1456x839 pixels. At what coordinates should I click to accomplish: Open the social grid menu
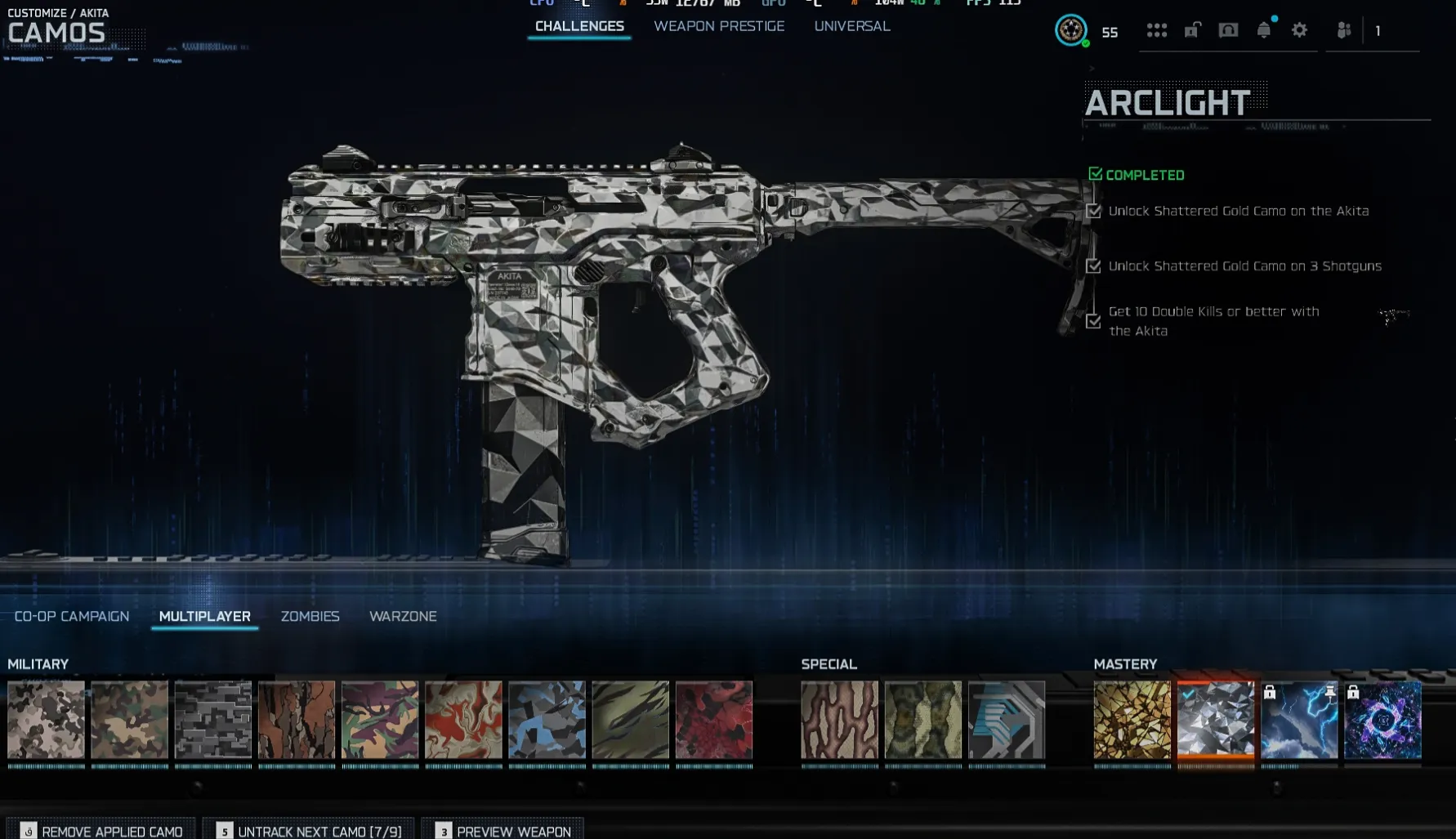tap(1157, 31)
